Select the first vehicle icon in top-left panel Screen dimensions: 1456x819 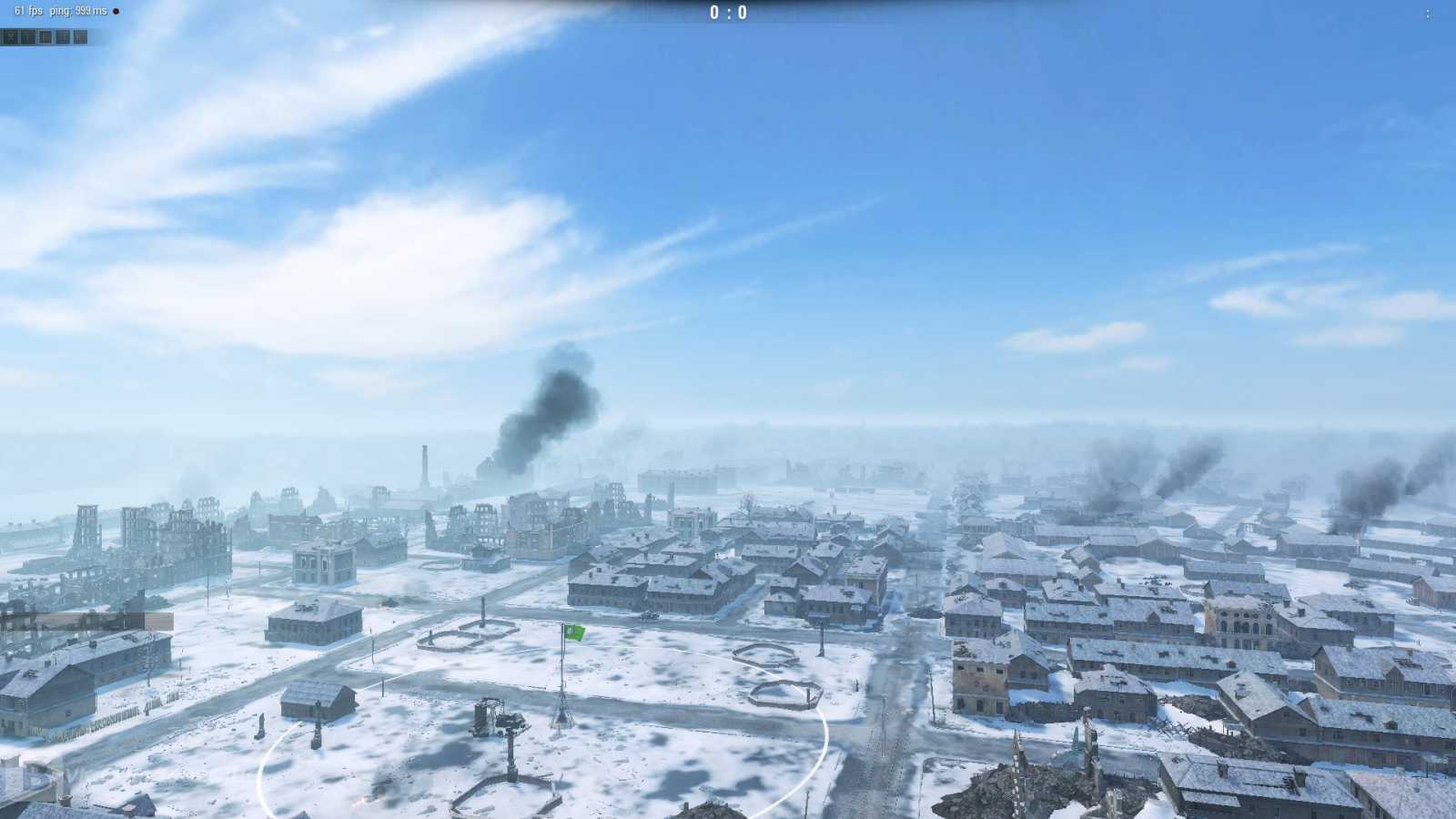click(x=11, y=36)
